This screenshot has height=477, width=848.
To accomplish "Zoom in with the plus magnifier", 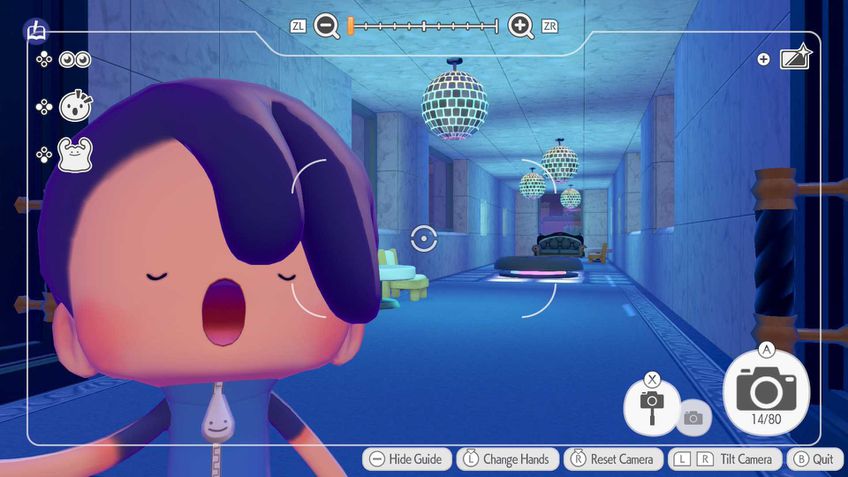I will [521, 26].
